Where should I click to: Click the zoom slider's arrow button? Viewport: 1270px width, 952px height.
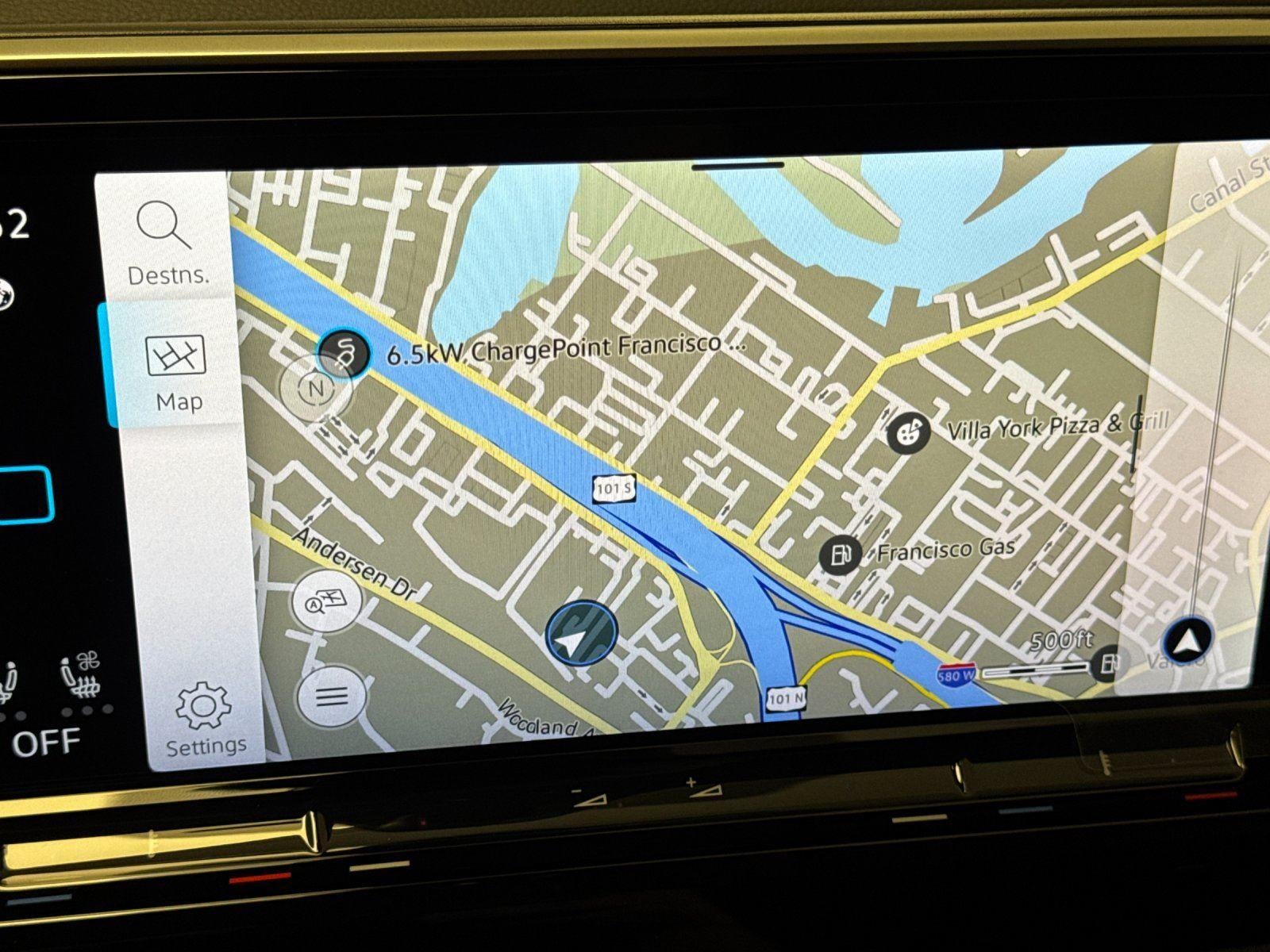[x=1187, y=639]
